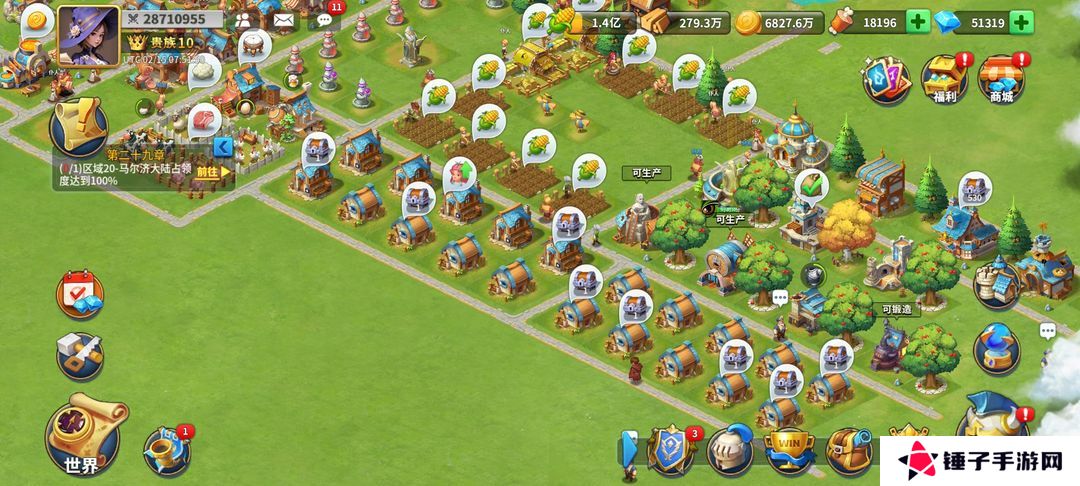Open chat with 11 unread messages

[324, 19]
